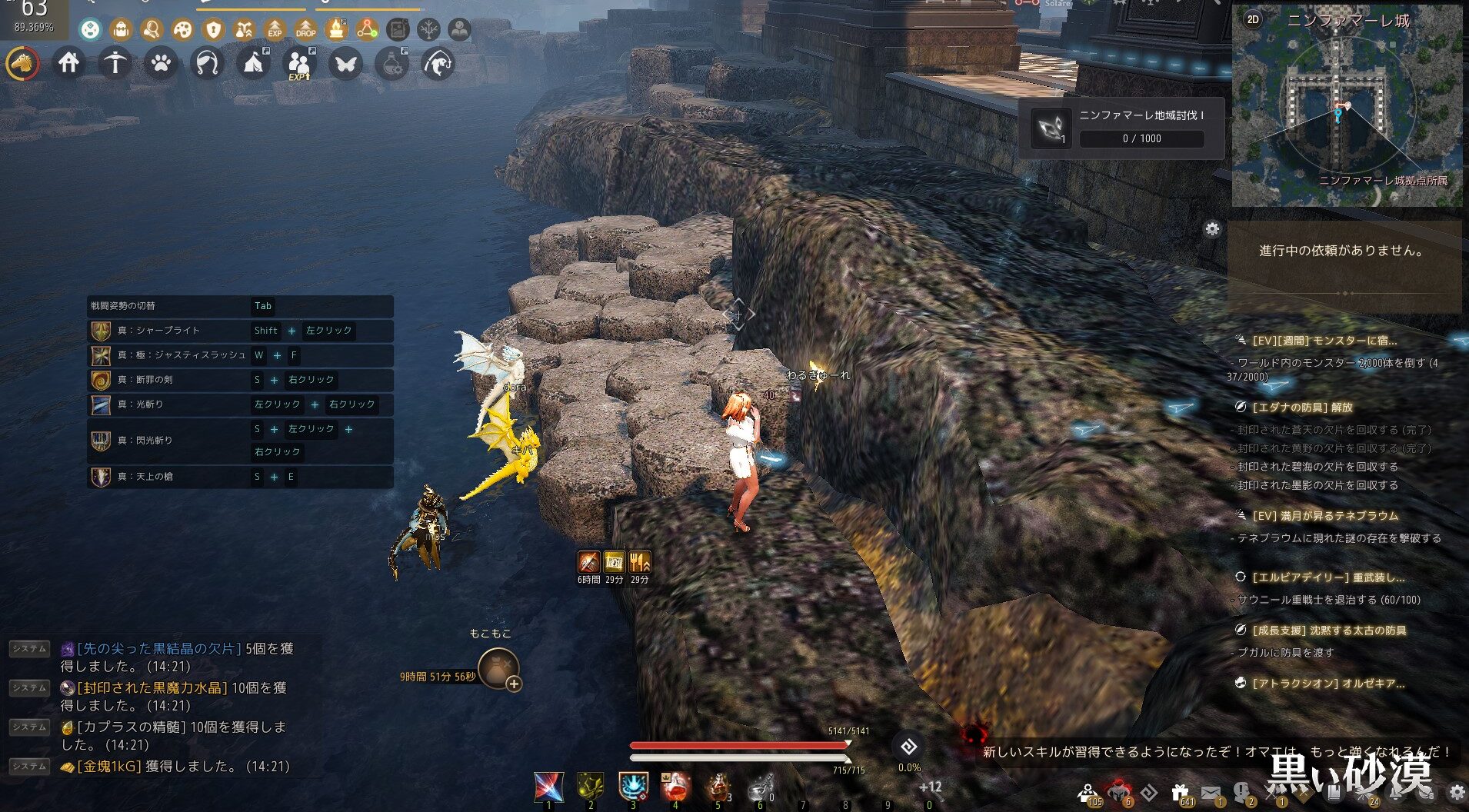Open the mail envelope icon
Screen dimensions: 1469x812
click(x=1210, y=792)
